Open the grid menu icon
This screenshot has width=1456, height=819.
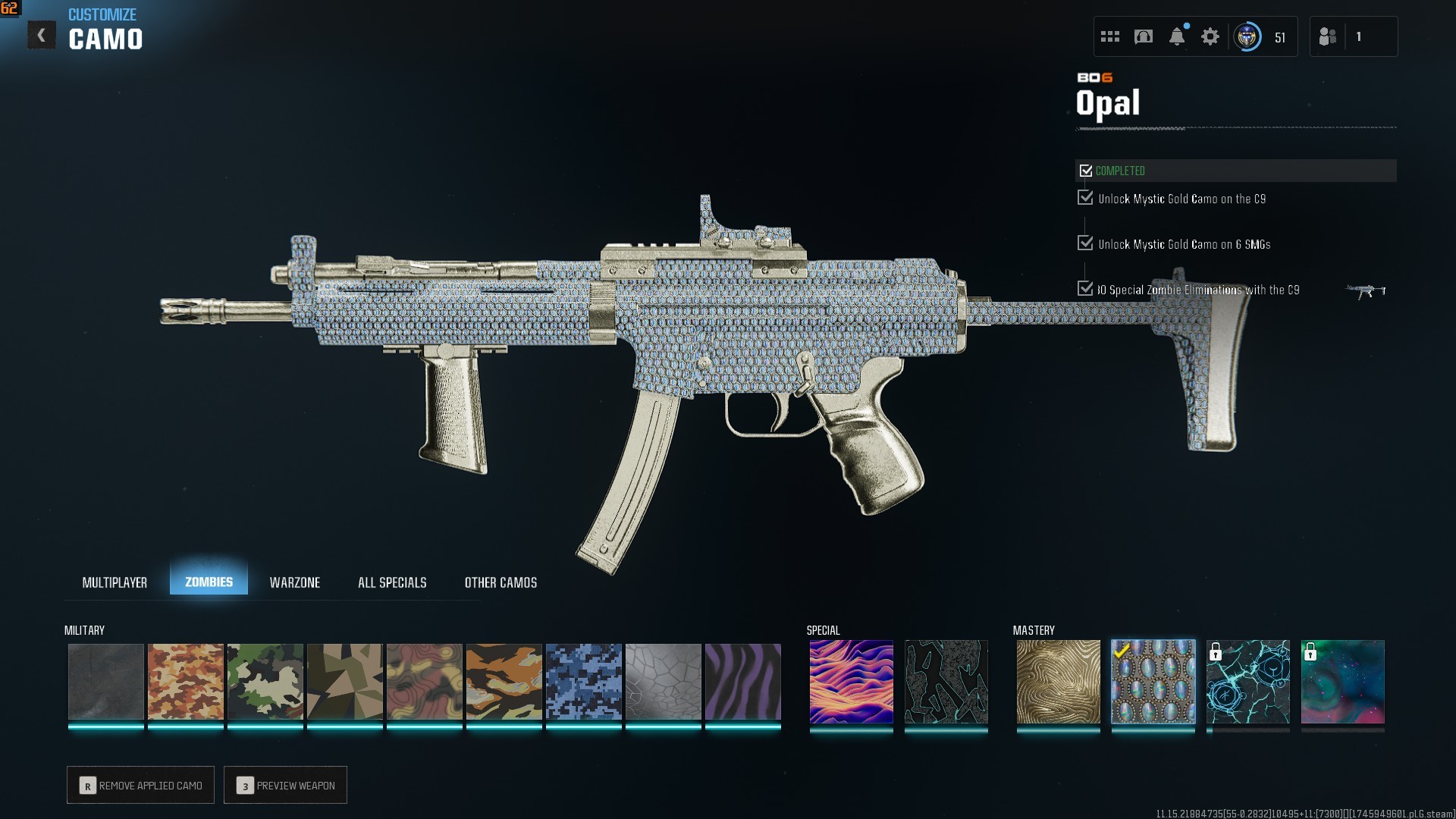1110,36
